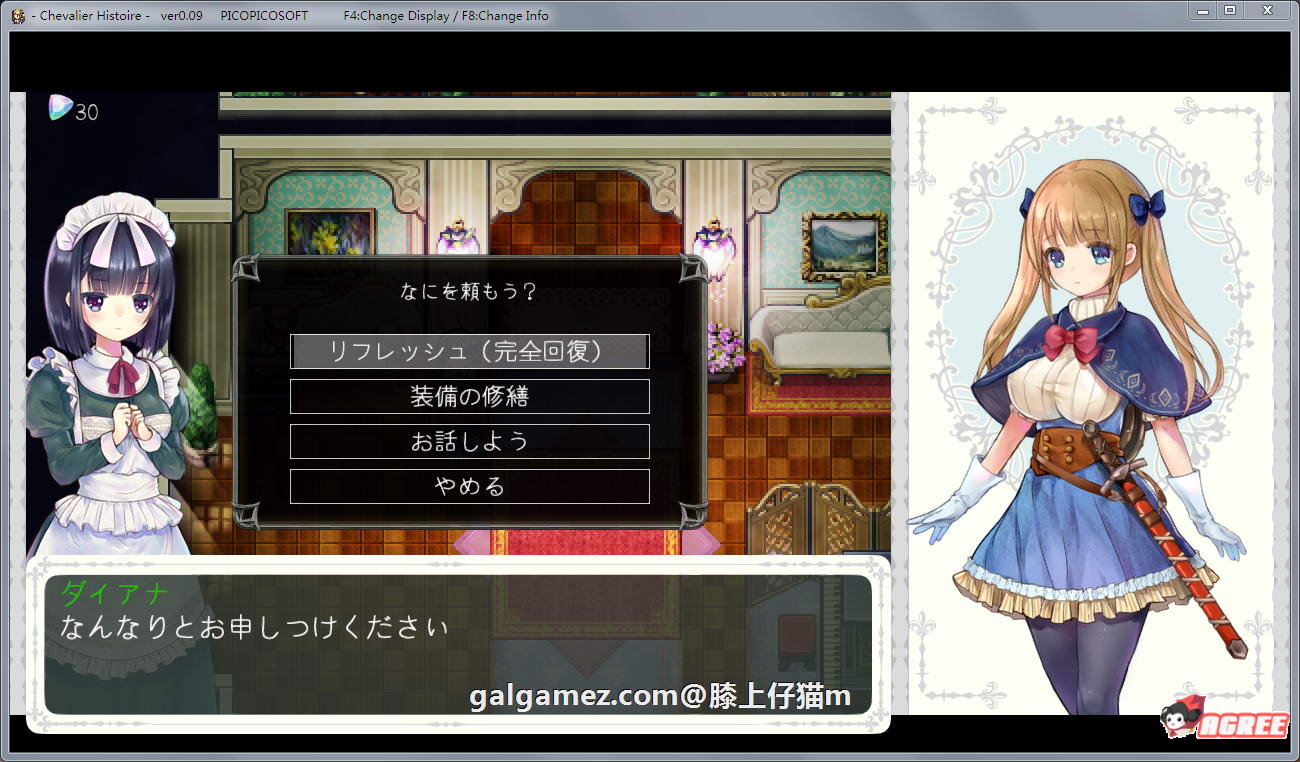Select リフレッシュ（完全回復）menu option

[469, 351]
